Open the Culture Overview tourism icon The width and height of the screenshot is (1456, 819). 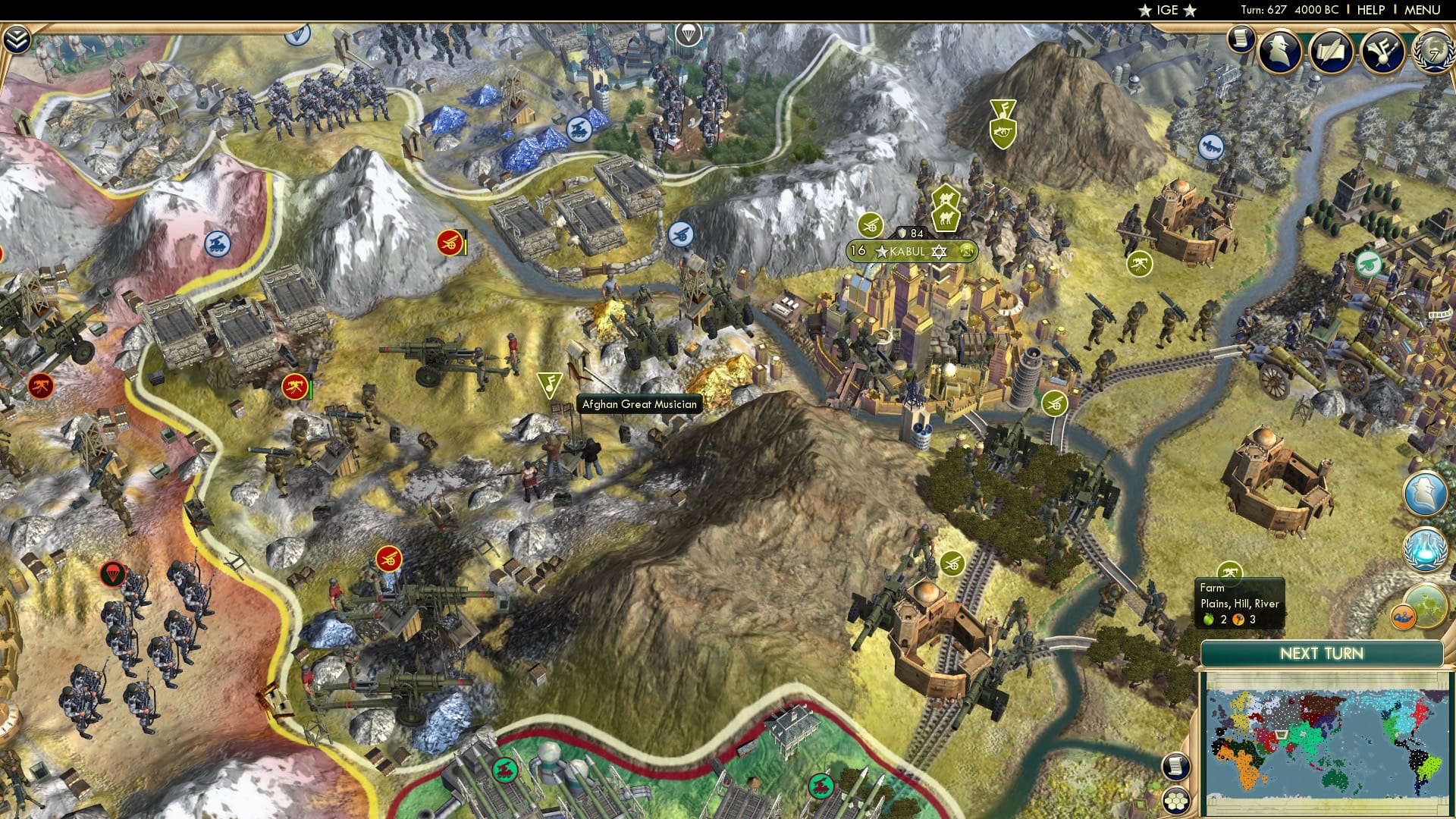(1382, 50)
